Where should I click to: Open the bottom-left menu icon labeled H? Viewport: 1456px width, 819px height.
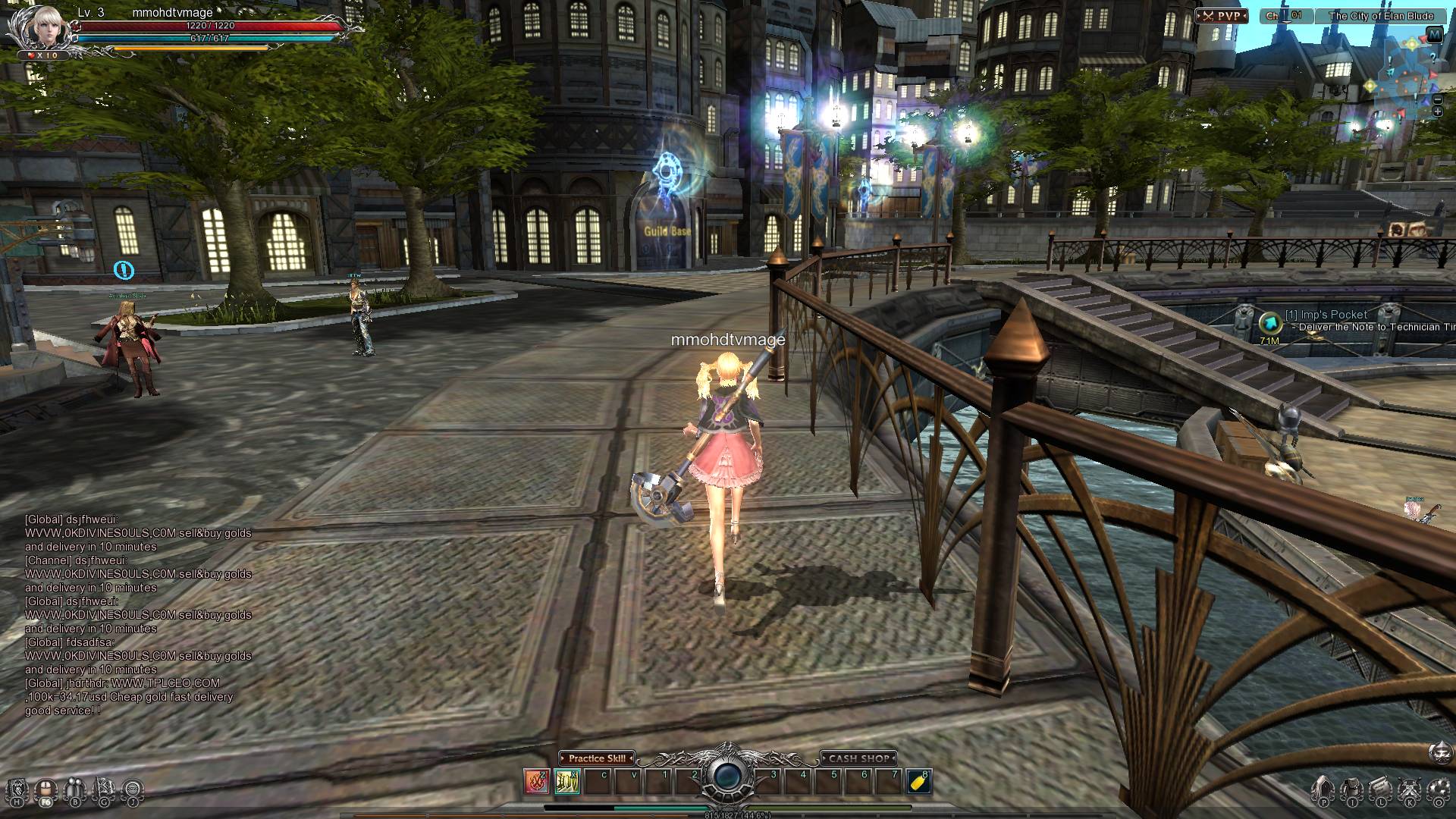coord(17,790)
